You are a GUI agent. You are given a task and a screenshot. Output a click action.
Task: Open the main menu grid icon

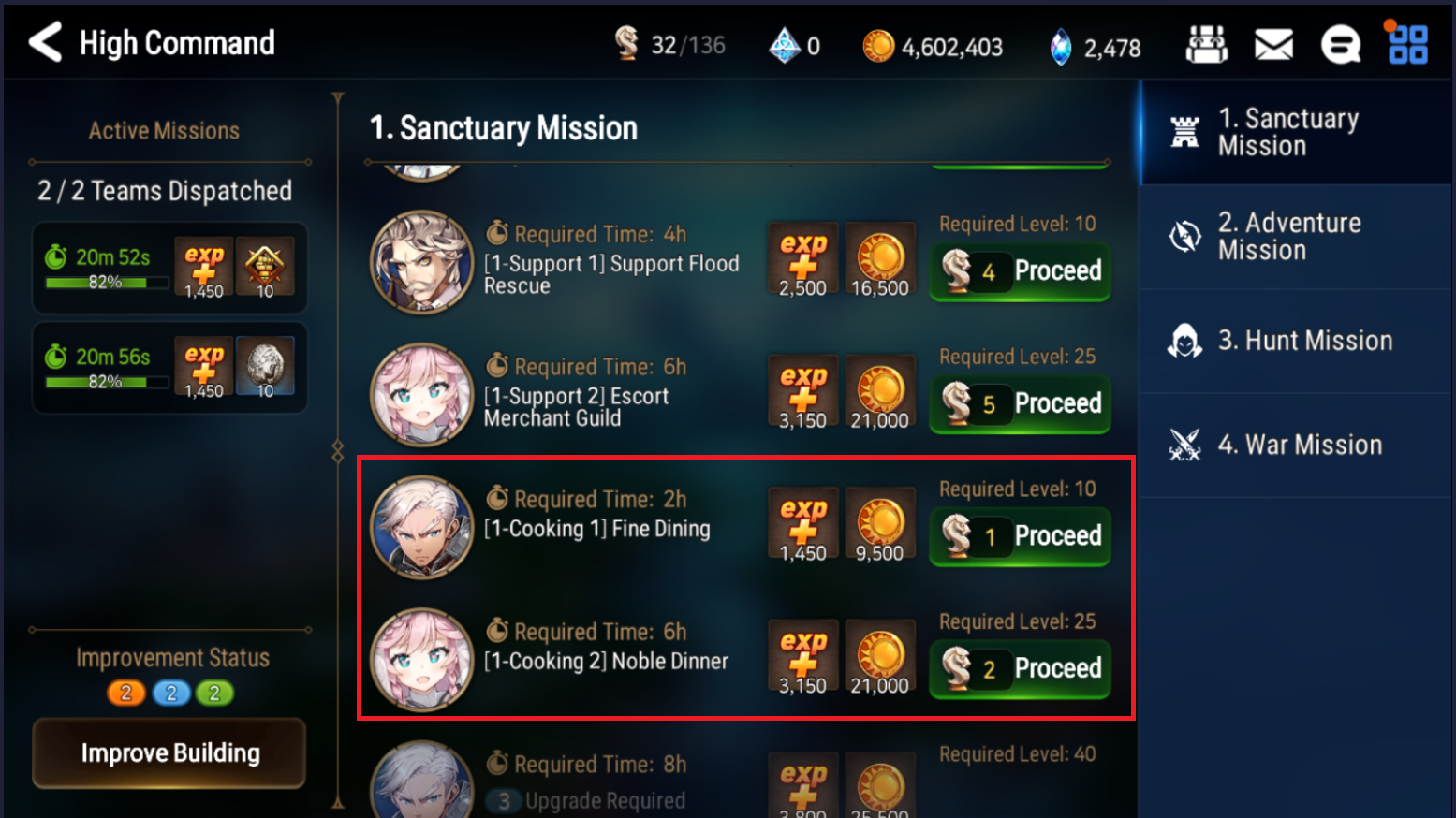click(1405, 43)
